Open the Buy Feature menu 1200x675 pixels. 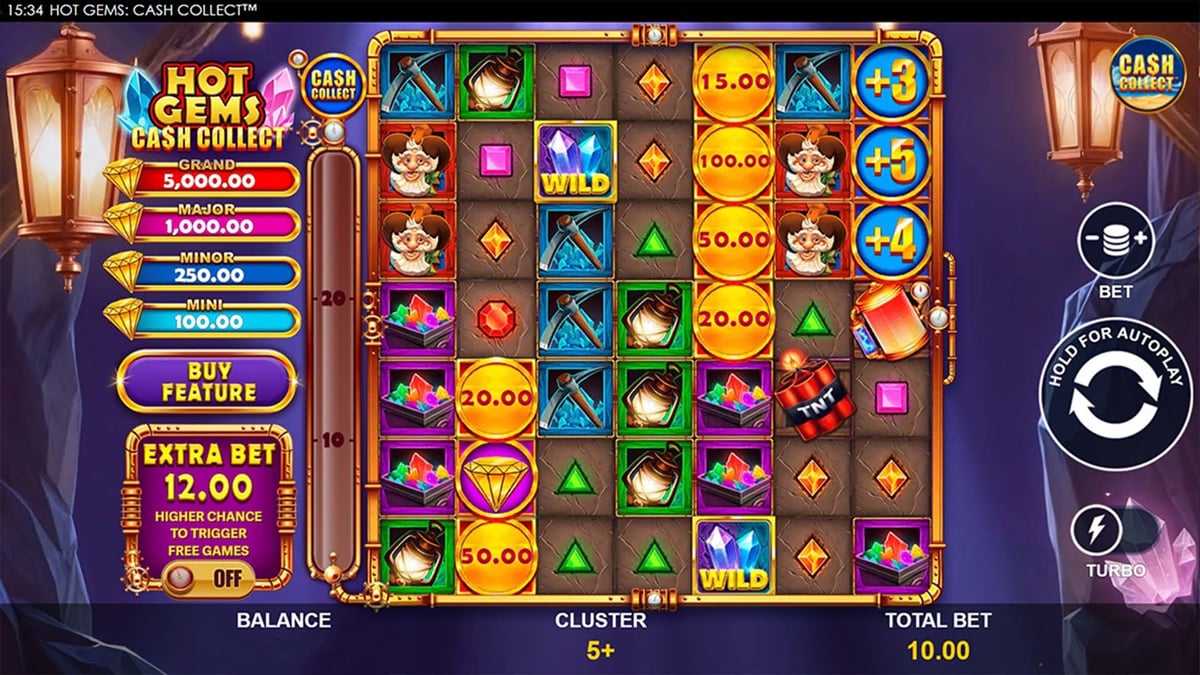point(206,381)
